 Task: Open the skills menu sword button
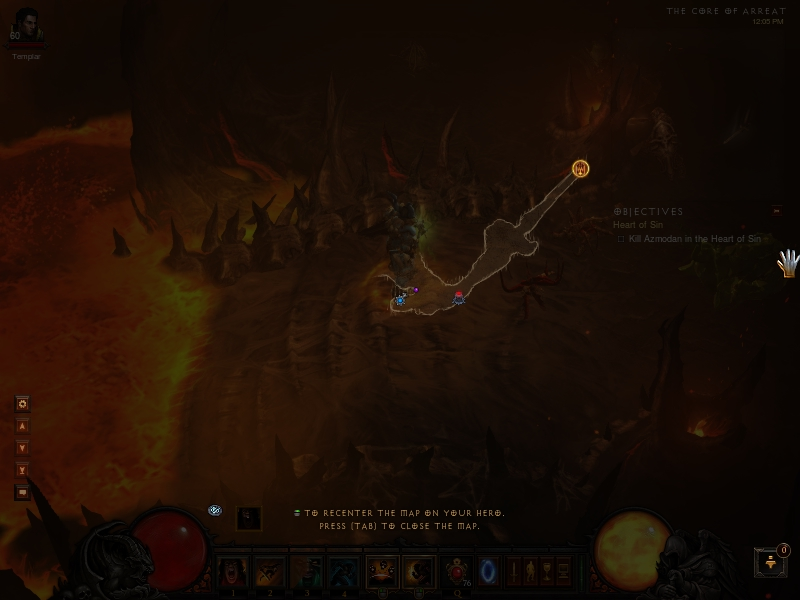pos(513,572)
